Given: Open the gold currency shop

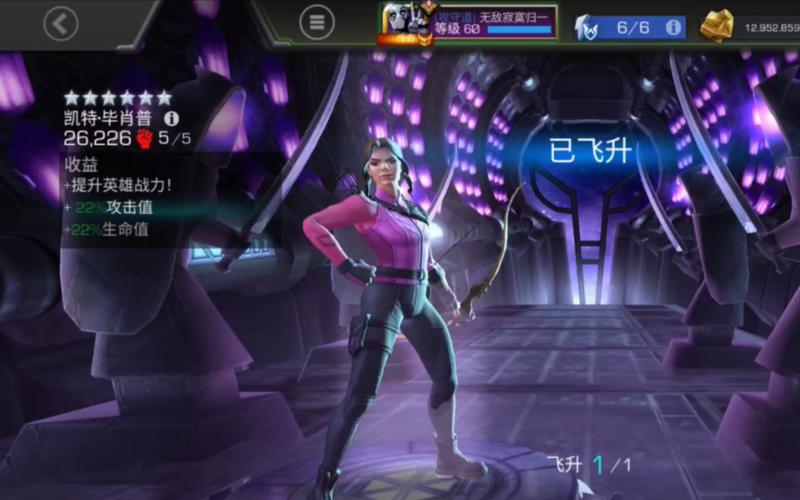Looking at the screenshot, I should coord(716,27).
